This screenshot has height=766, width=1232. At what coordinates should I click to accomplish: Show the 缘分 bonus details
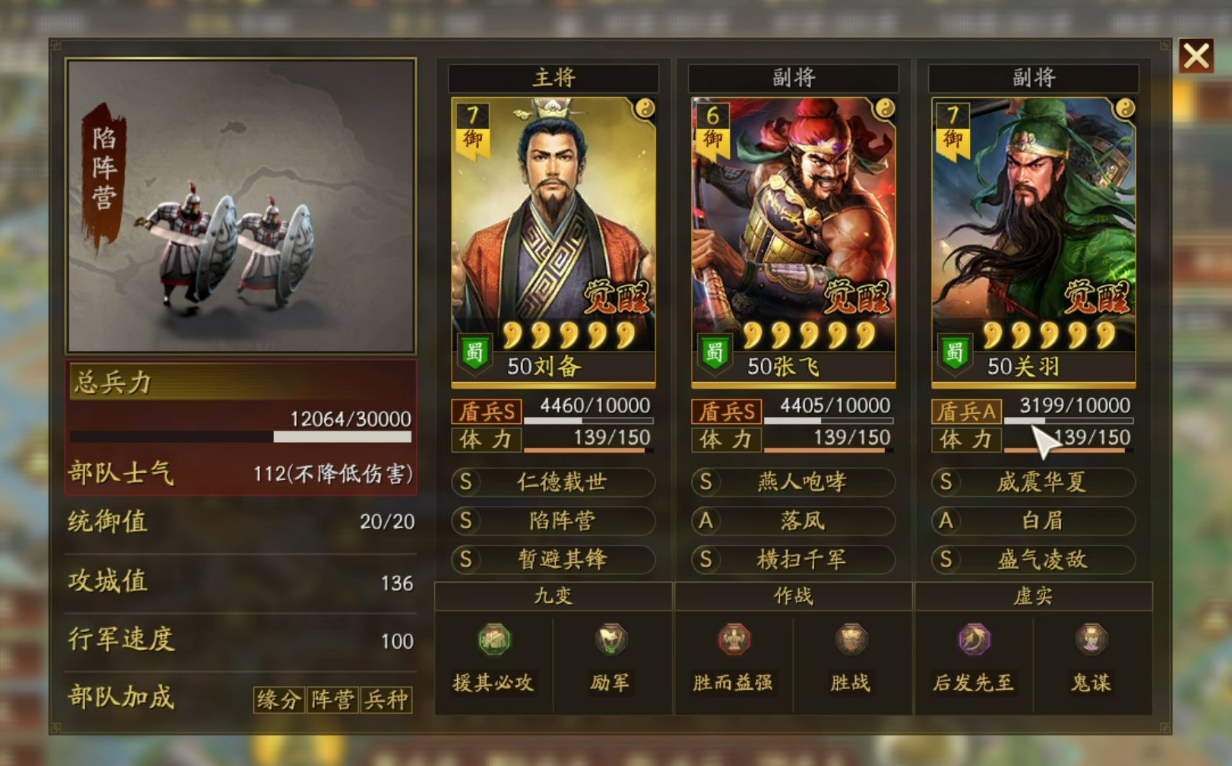pyautogui.click(x=279, y=699)
